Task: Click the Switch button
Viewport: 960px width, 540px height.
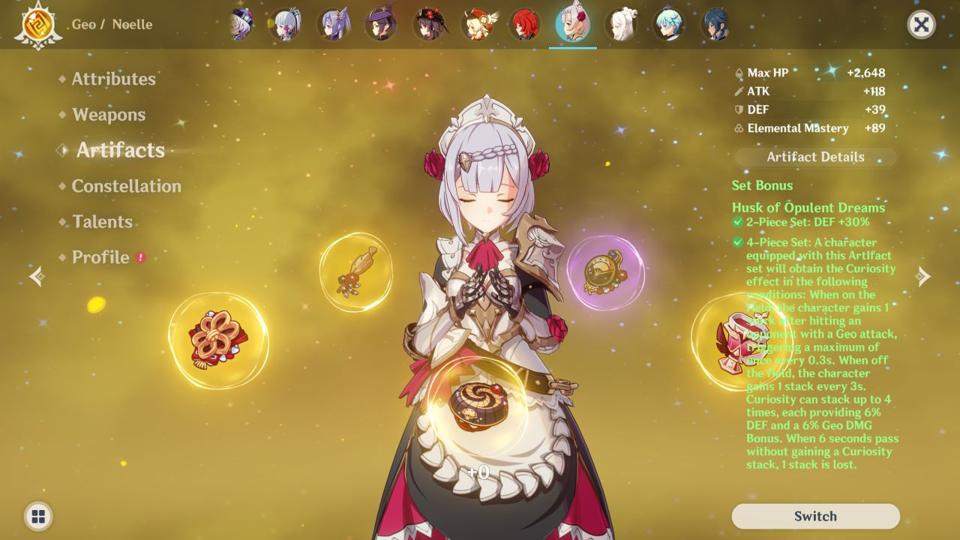Action: pyautogui.click(x=815, y=516)
